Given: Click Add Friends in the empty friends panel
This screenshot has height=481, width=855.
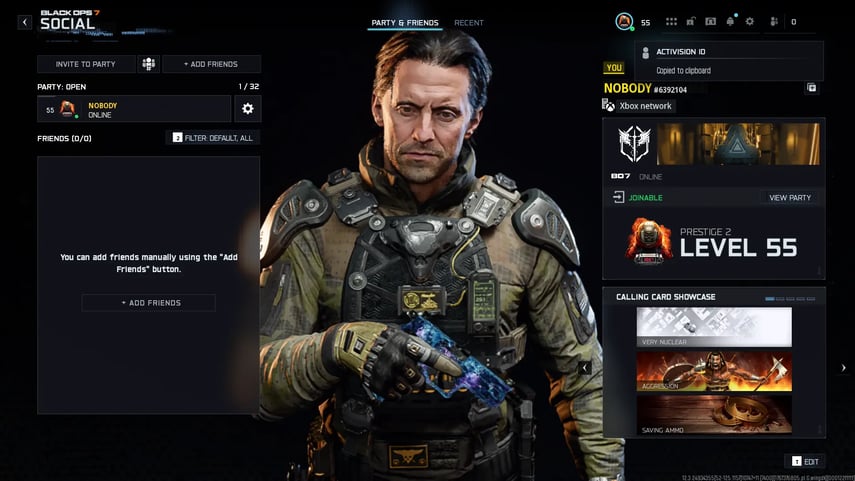Looking at the screenshot, I should click(148, 302).
